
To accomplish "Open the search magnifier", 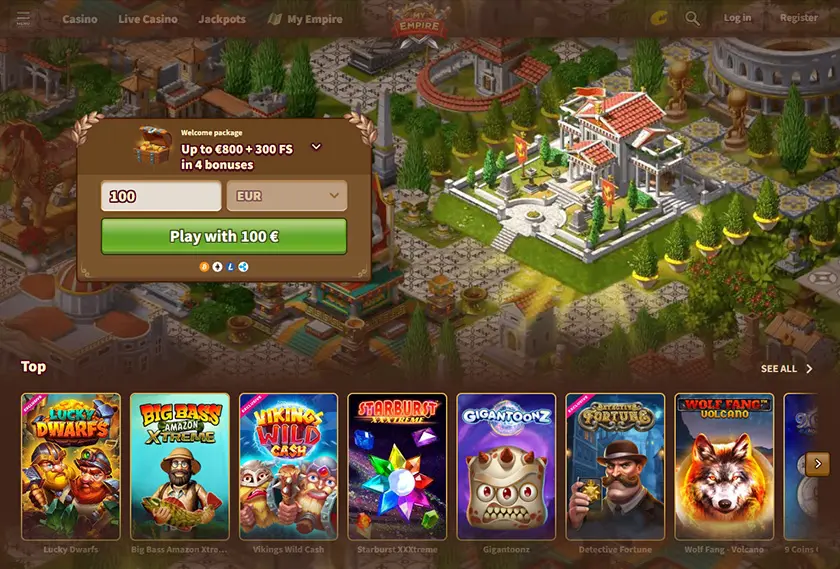I will click(x=693, y=18).
